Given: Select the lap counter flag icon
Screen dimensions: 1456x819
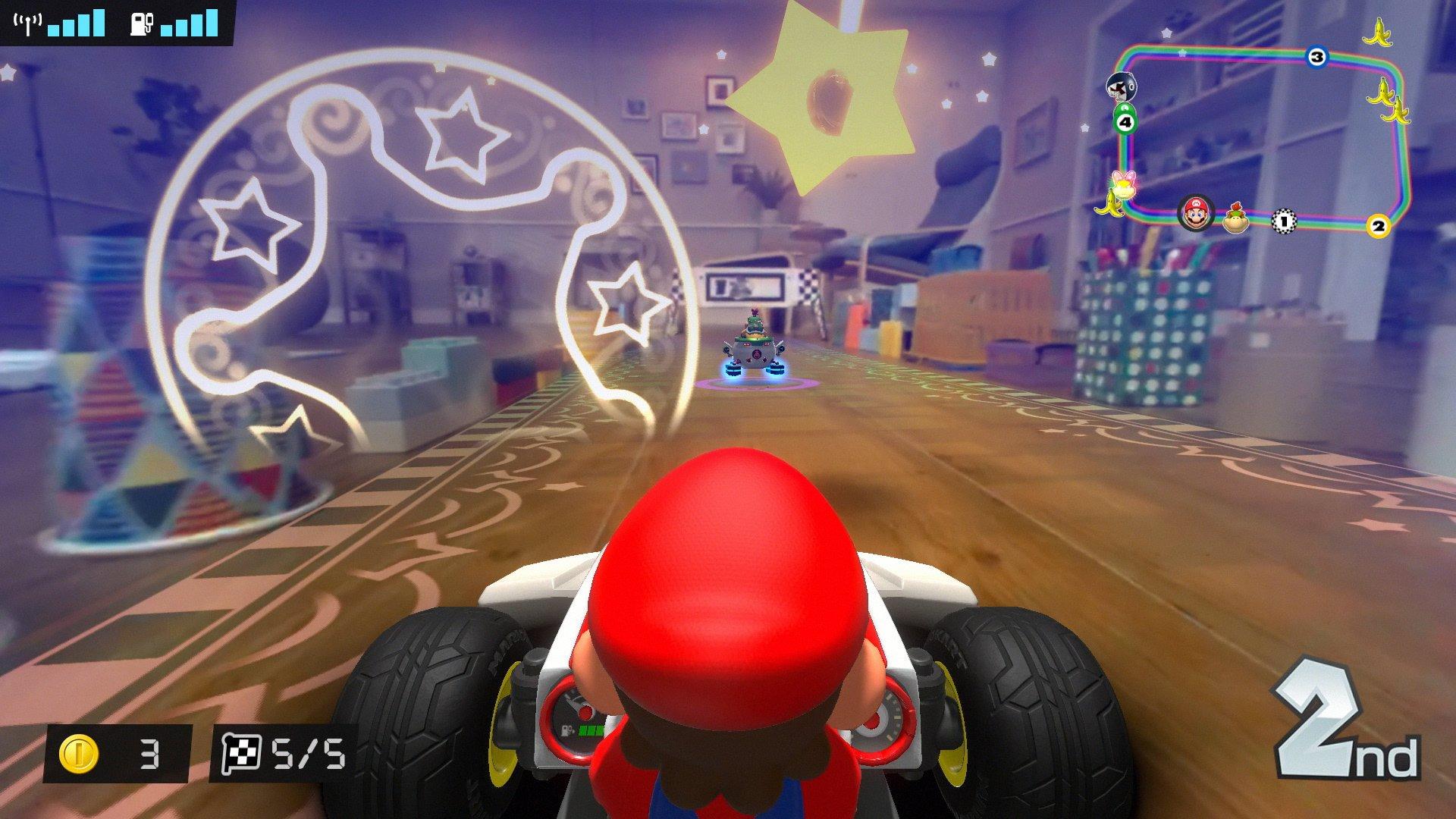Looking at the screenshot, I should 243,751.
